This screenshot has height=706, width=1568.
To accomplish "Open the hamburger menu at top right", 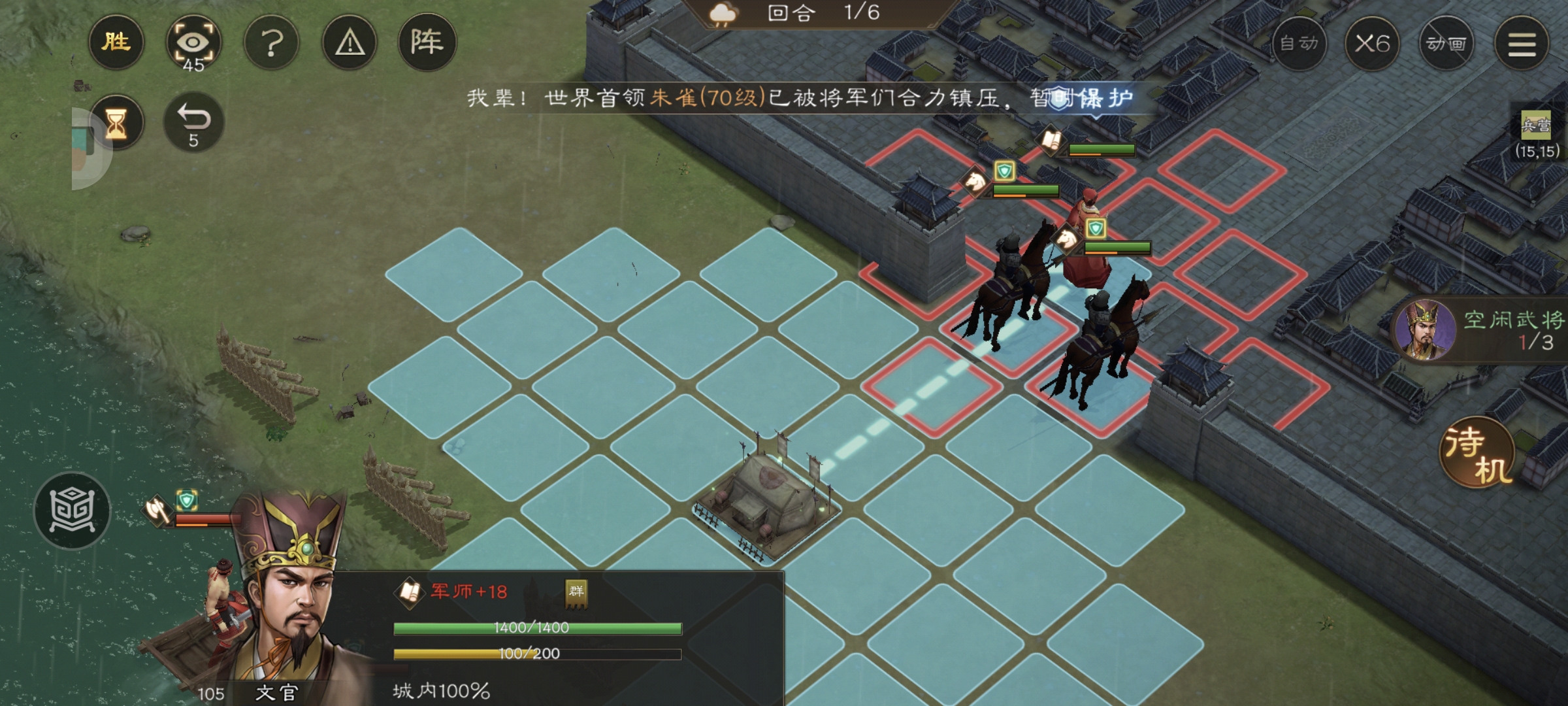I will [x=1522, y=42].
